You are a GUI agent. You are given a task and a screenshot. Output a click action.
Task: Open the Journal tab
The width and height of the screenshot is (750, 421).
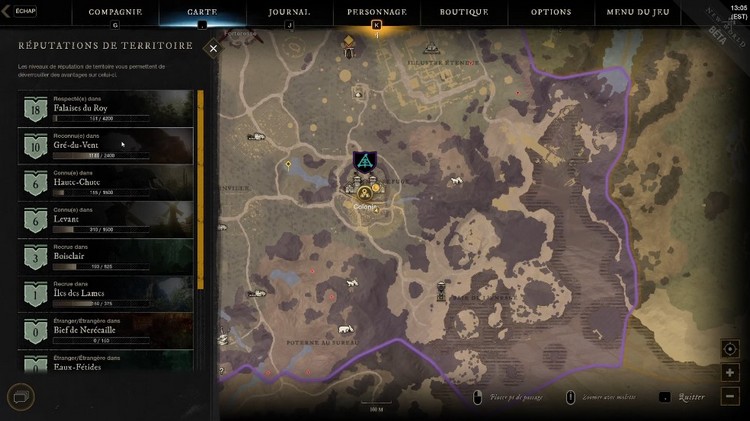pyautogui.click(x=289, y=12)
